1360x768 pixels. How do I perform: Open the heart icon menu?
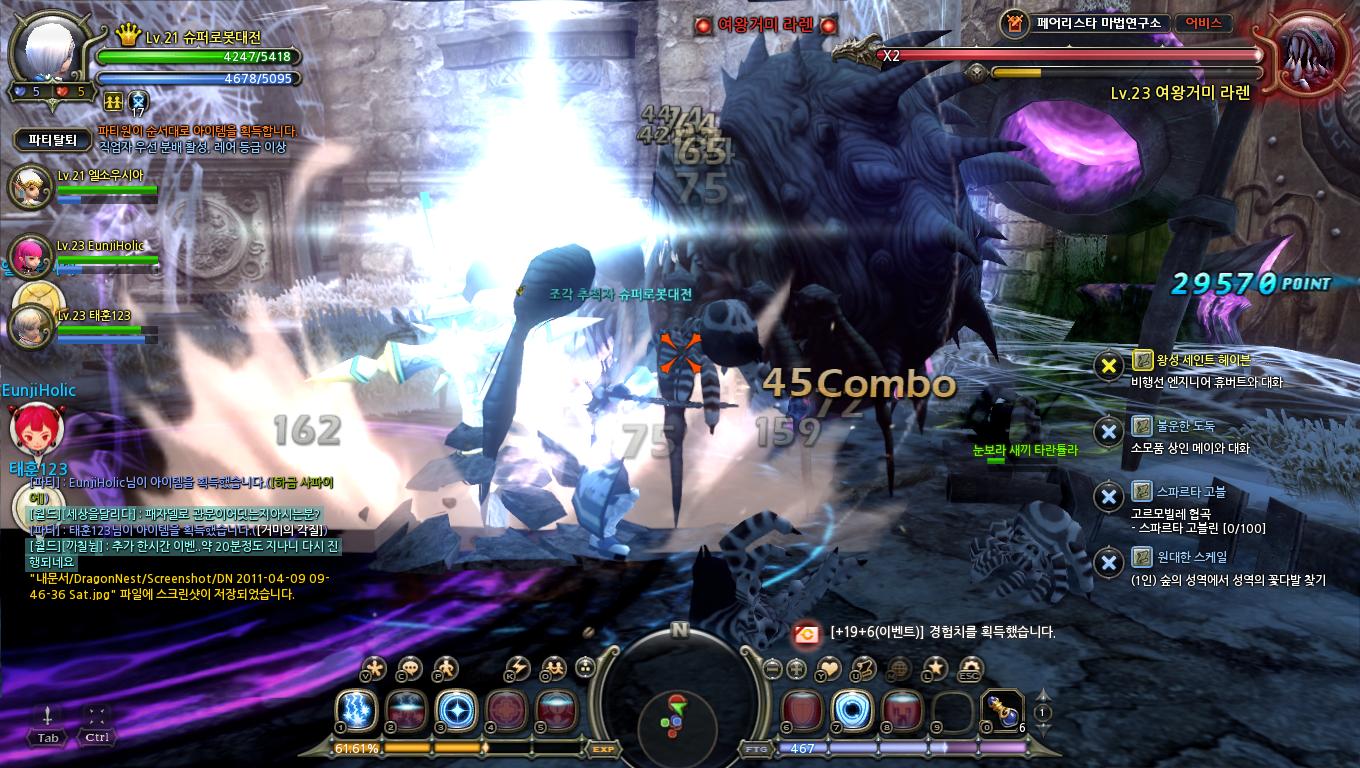(829, 668)
